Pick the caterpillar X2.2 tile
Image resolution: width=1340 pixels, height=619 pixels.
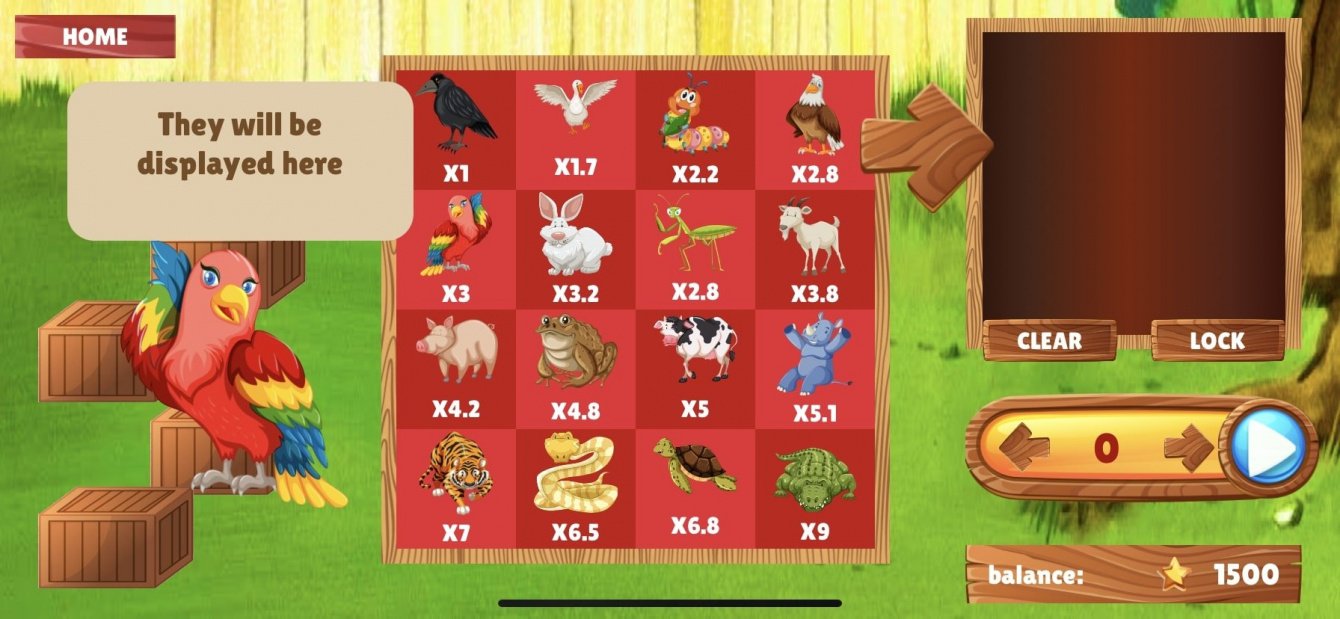pos(695,129)
